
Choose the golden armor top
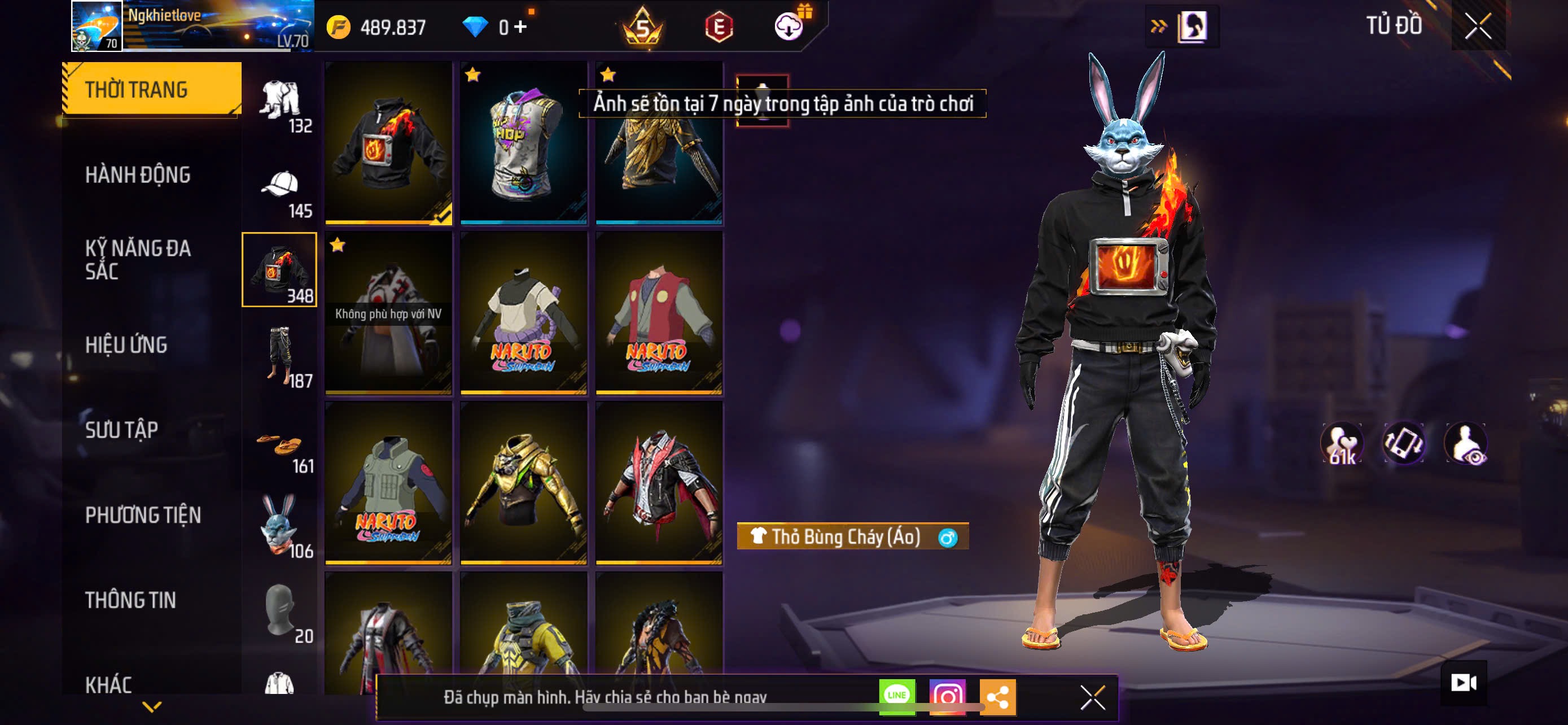[523, 484]
